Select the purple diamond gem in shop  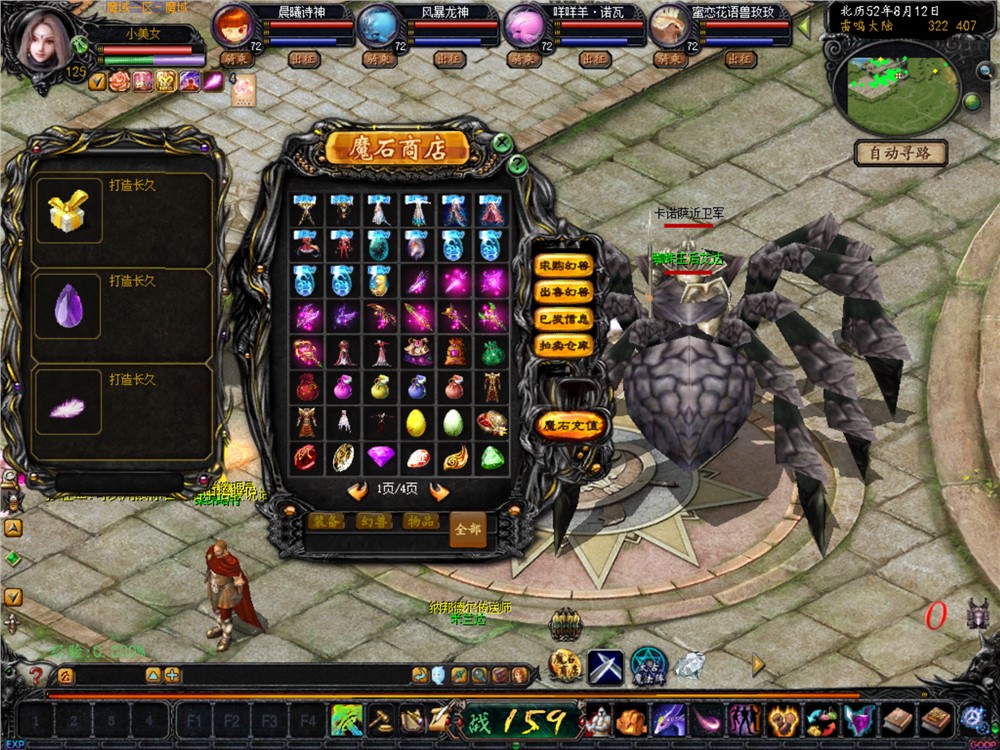381,457
